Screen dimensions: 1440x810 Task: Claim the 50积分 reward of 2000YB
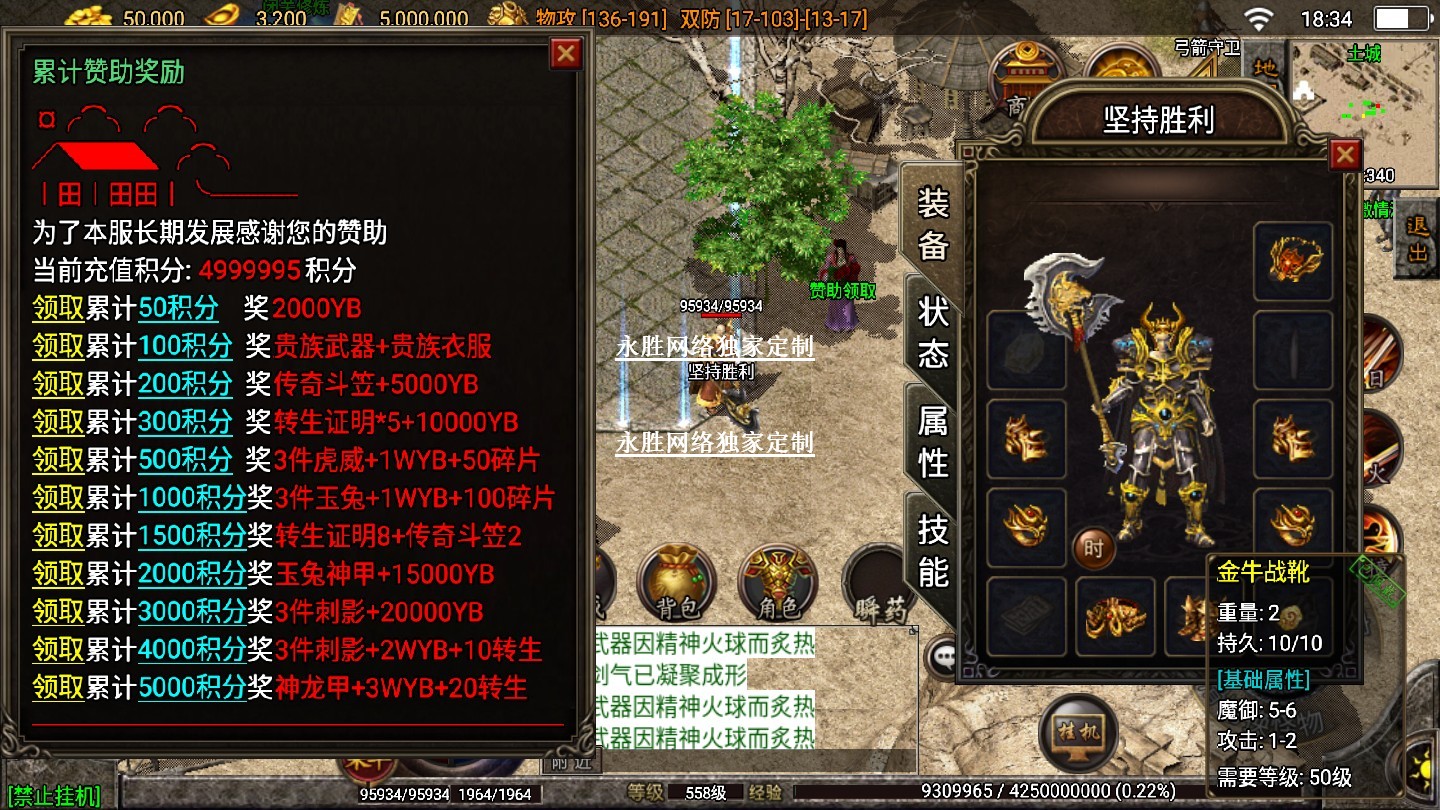point(58,308)
